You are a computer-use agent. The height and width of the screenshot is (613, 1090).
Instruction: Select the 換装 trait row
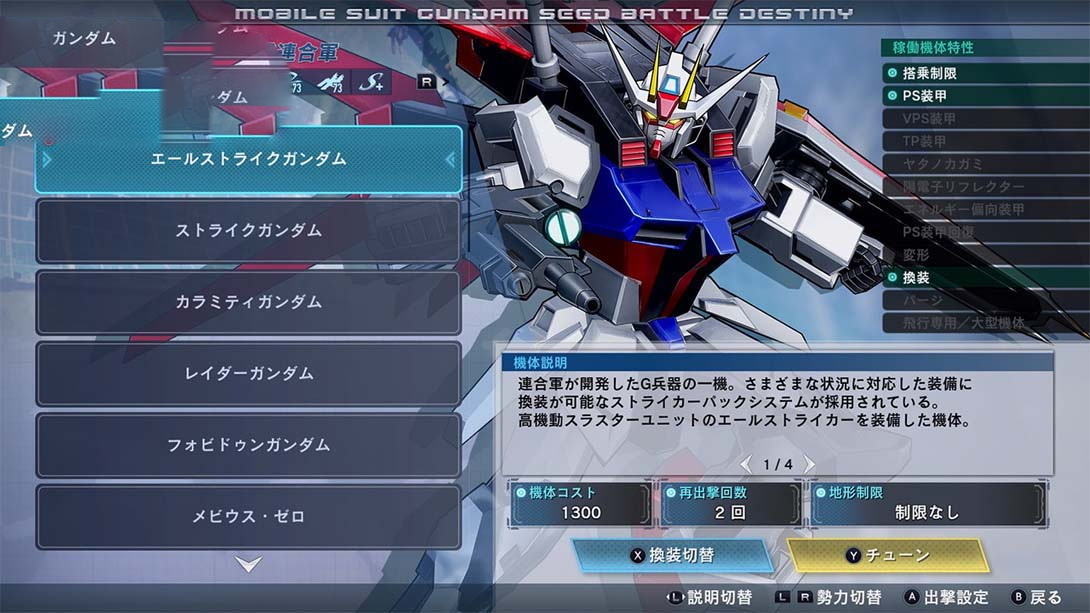[984, 277]
